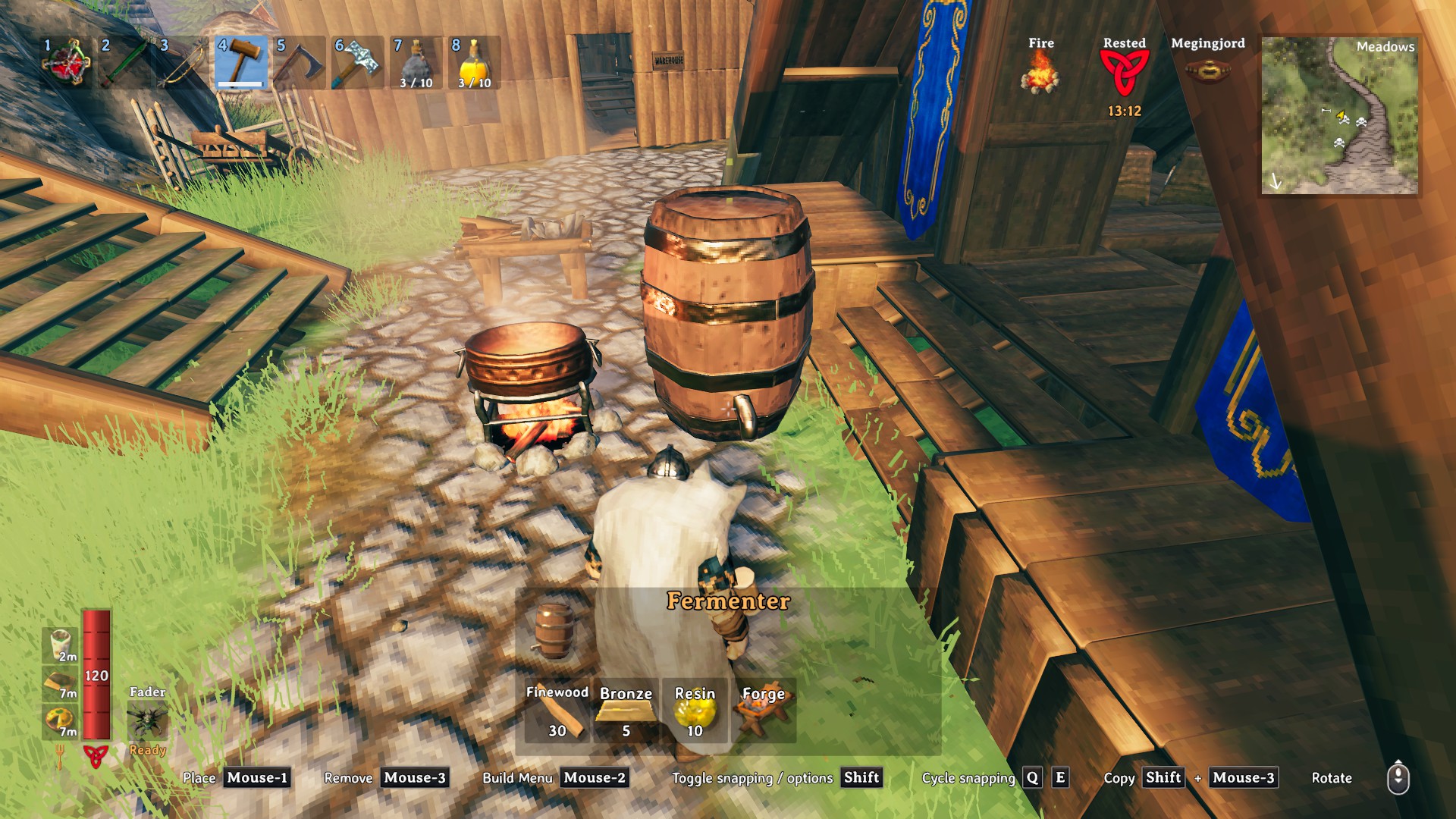Use the yellow mead potion in slot 8
The width and height of the screenshot is (1456, 819).
474,63
